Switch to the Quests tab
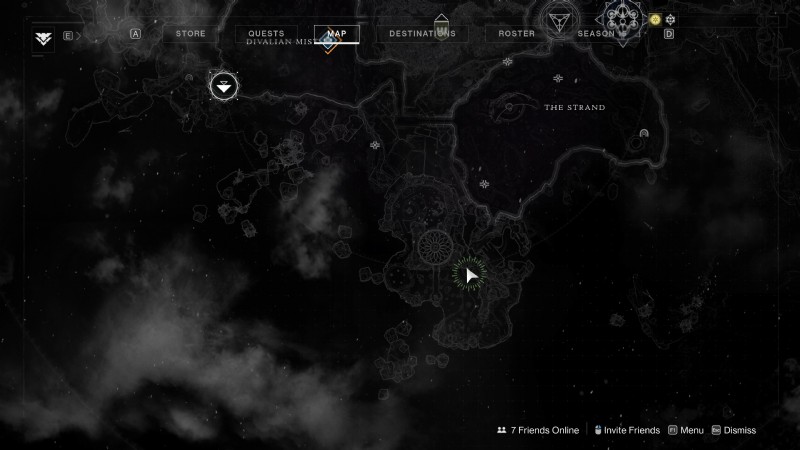 click(266, 34)
